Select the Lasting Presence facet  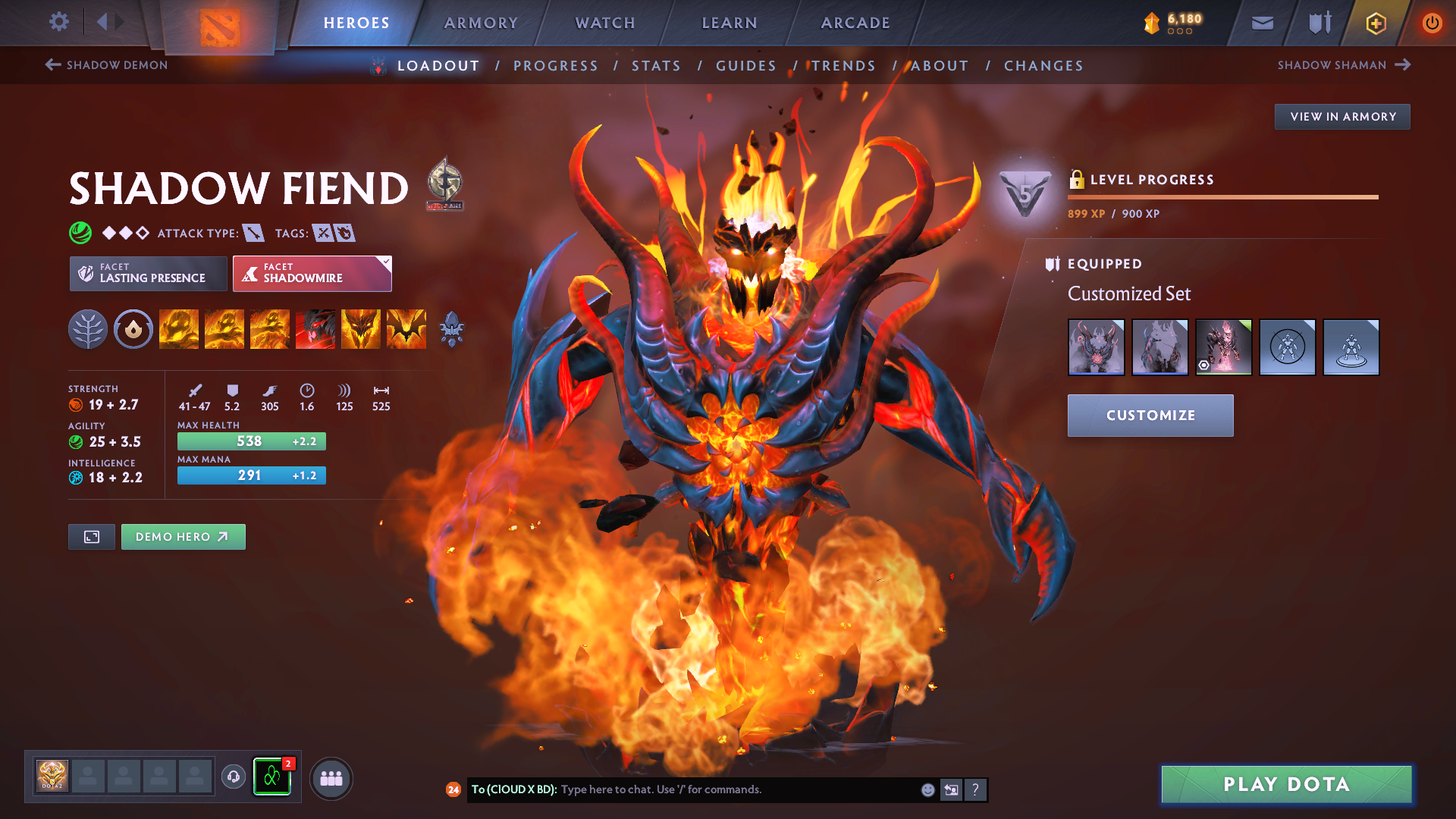(147, 273)
